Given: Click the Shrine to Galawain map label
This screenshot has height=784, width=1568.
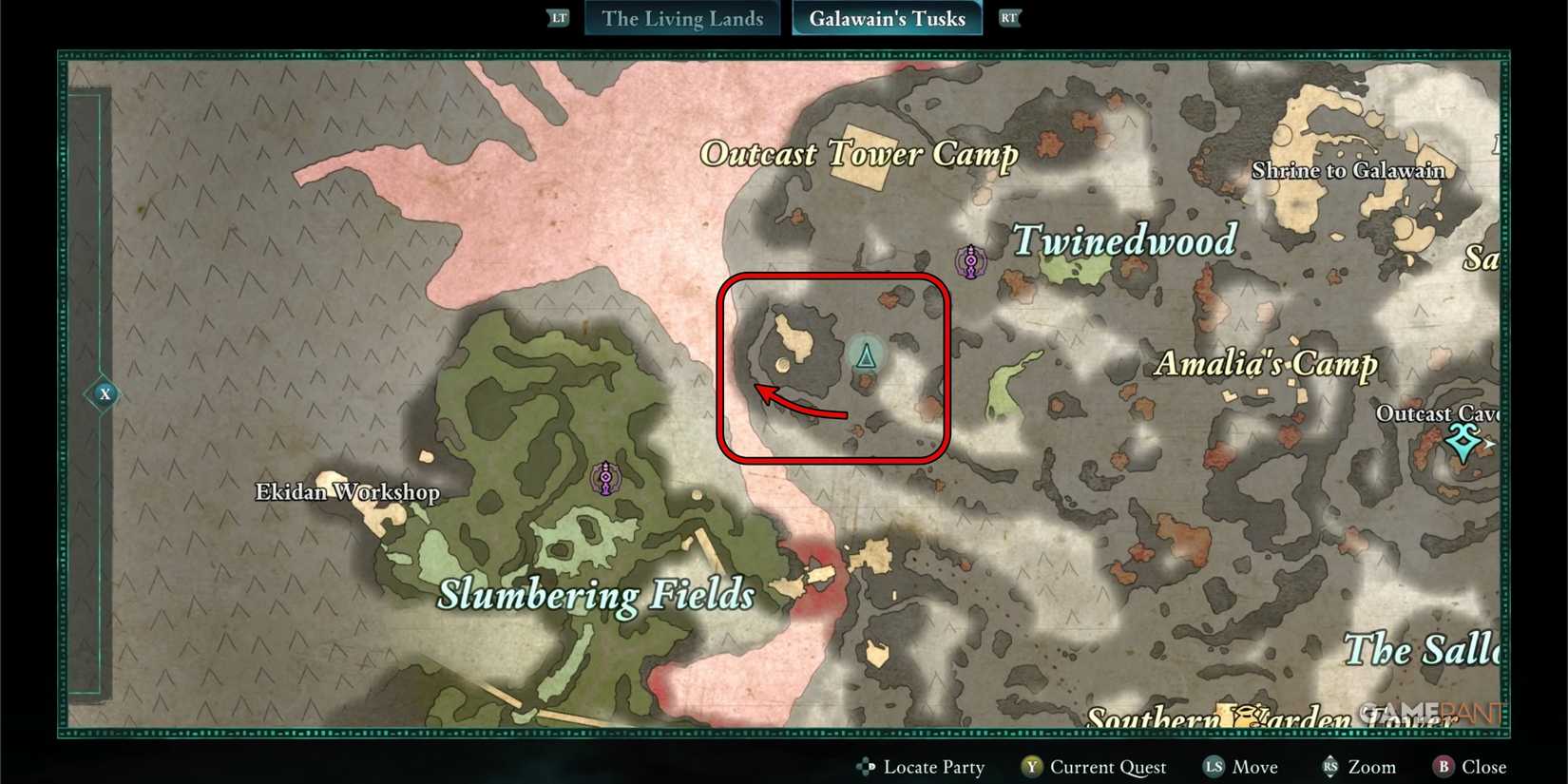Looking at the screenshot, I should (1348, 171).
